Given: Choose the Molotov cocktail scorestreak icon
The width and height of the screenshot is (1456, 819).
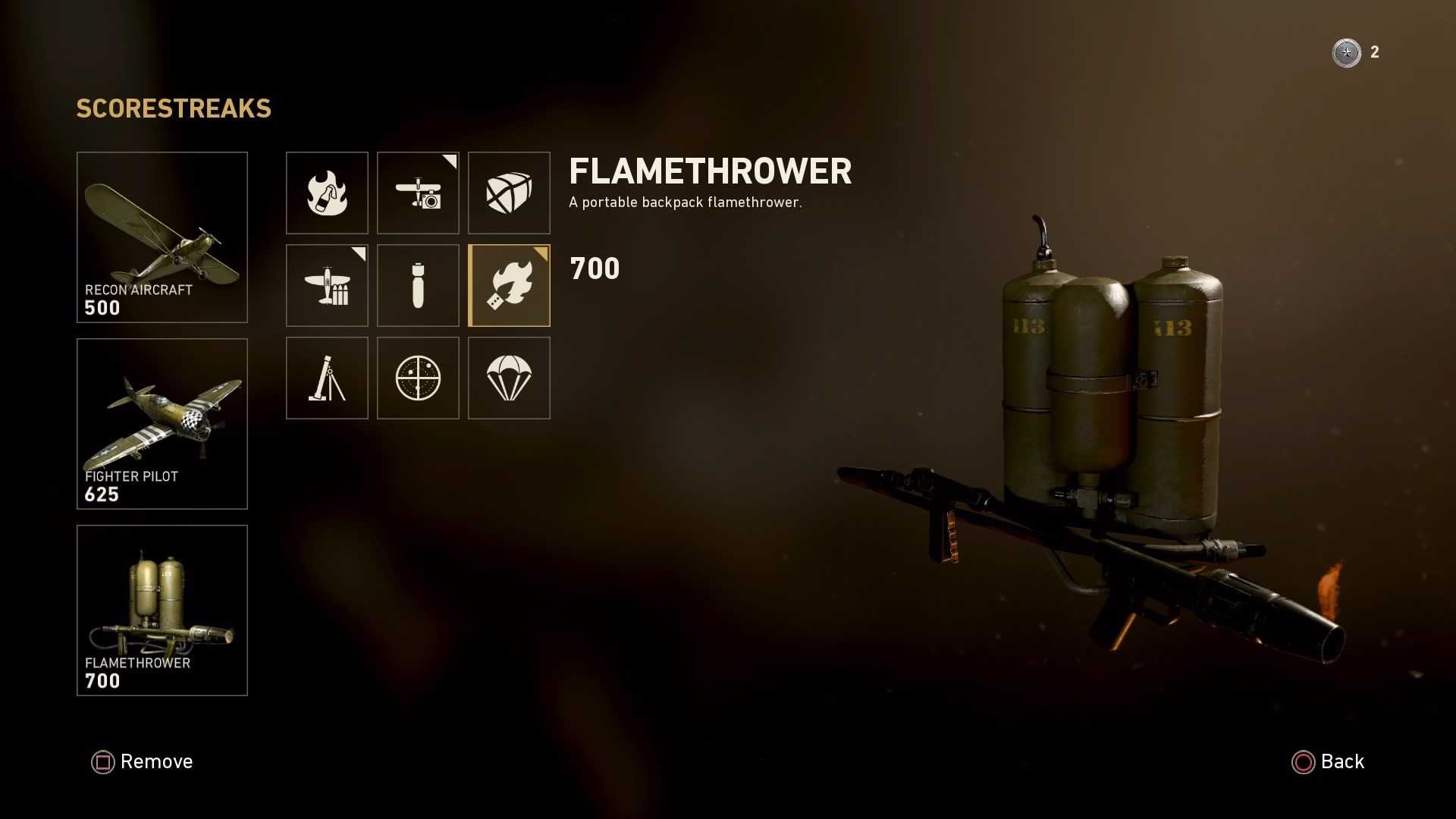Looking at the screenshot, I should (x=327, y=193).
